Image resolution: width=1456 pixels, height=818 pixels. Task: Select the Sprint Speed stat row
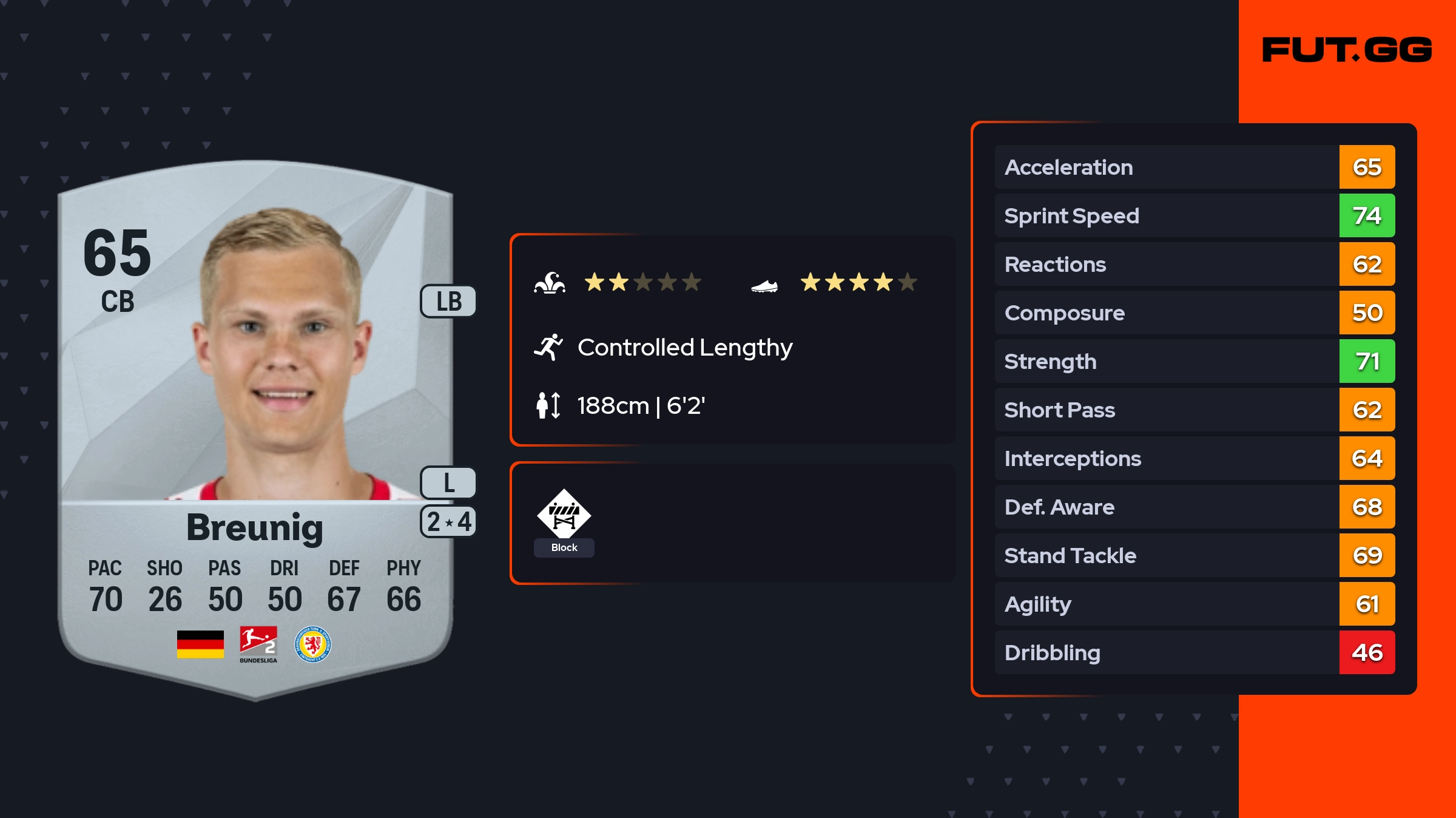[1194, 216]
